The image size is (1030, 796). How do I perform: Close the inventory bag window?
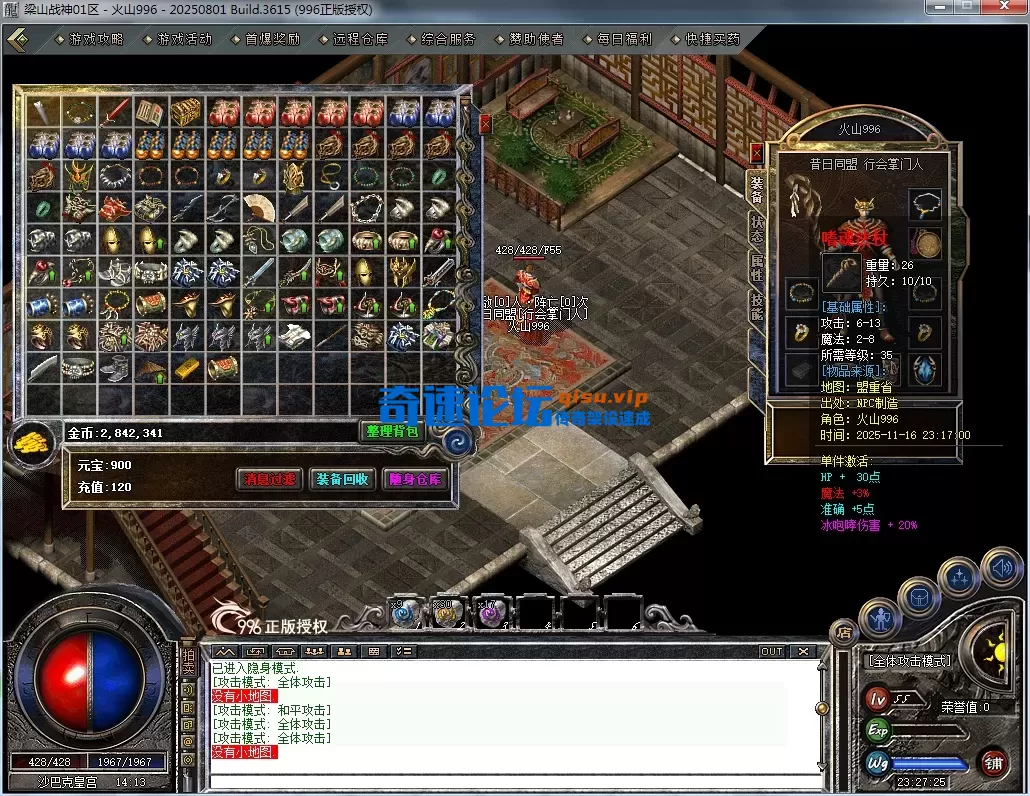[485, 124]
